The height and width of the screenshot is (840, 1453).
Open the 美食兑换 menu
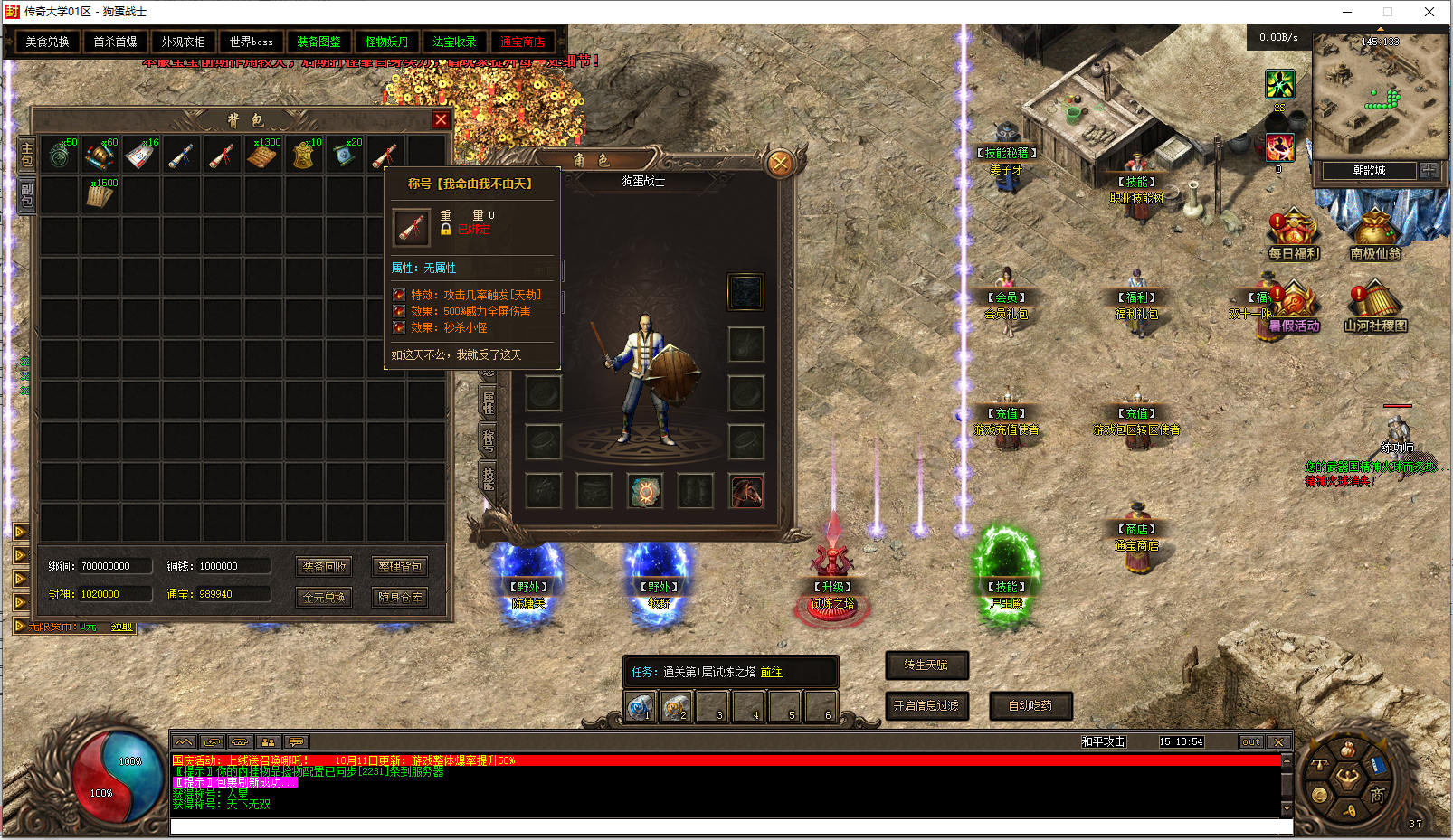47,42
